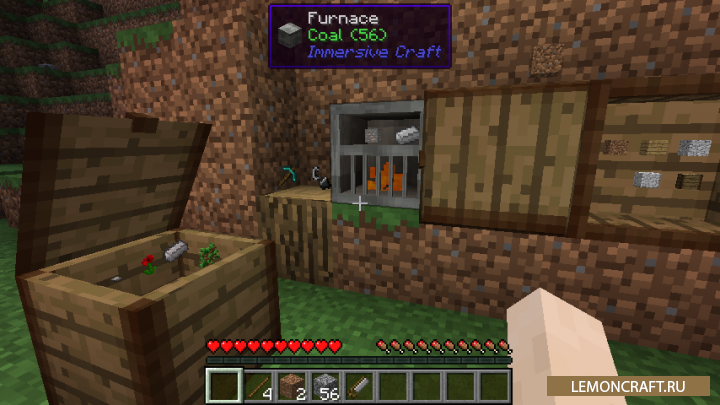Choose the cobblestone stack of 56
This screenshot has width=720, height=405.
tap(326, 384)
